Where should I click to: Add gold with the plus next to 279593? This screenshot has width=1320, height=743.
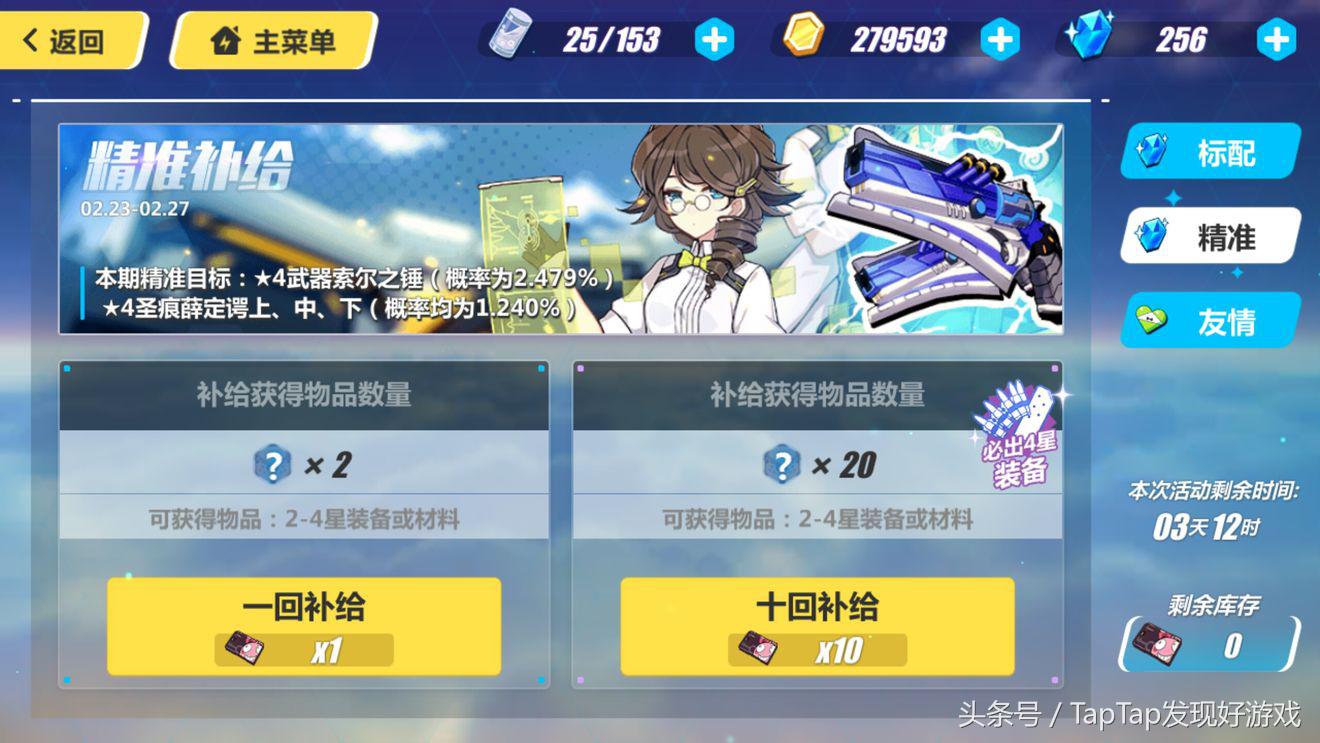tap(999, 39)
